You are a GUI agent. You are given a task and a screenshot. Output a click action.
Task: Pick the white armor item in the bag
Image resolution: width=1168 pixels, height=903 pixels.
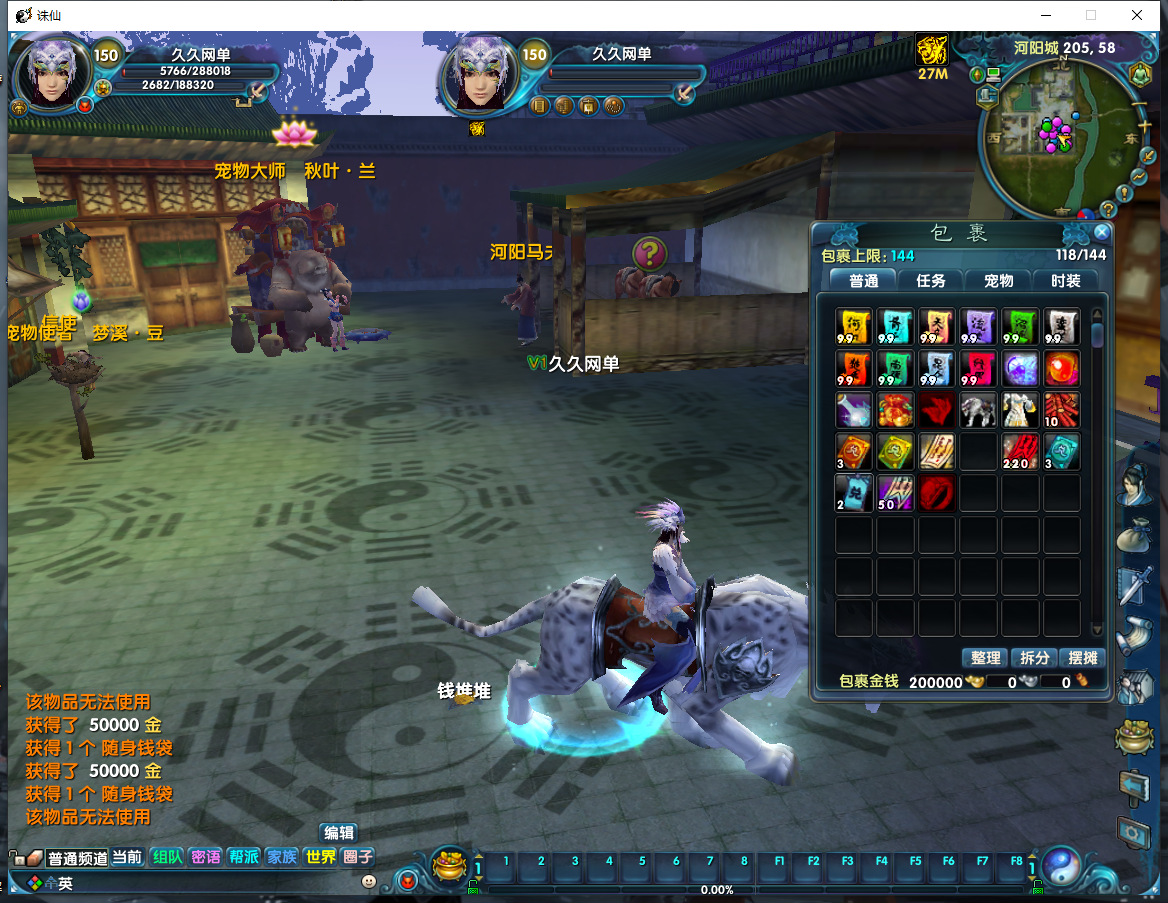coord(1020,410)
